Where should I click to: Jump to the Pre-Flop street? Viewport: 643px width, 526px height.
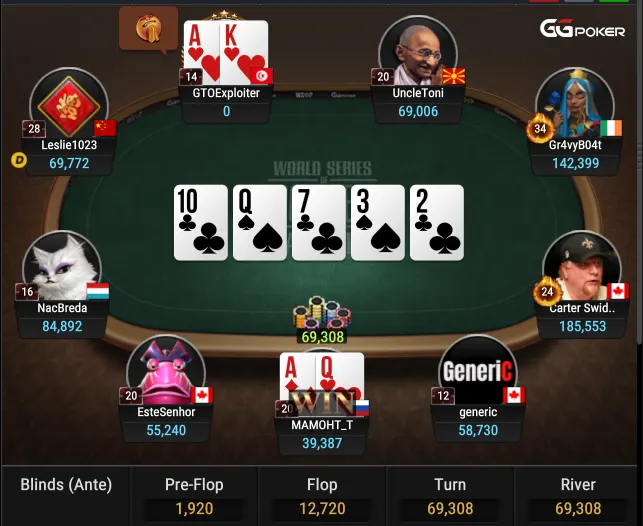tap(194, 496)
